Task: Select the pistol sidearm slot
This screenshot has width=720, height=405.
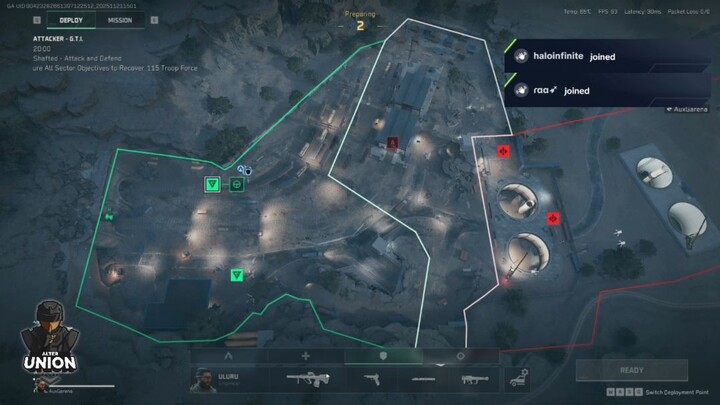Action: tap(371, 378)
